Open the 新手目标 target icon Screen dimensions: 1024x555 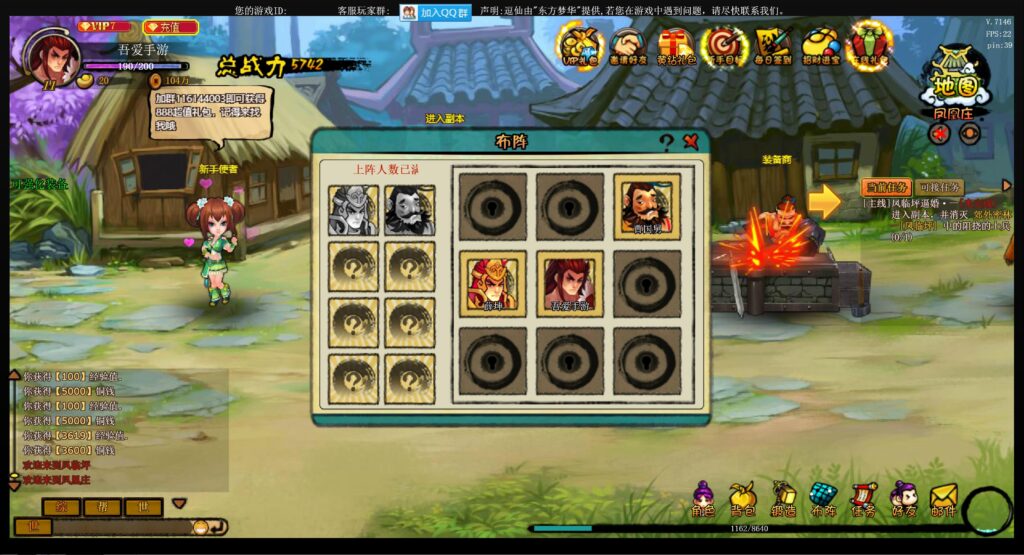pos(724,45)
